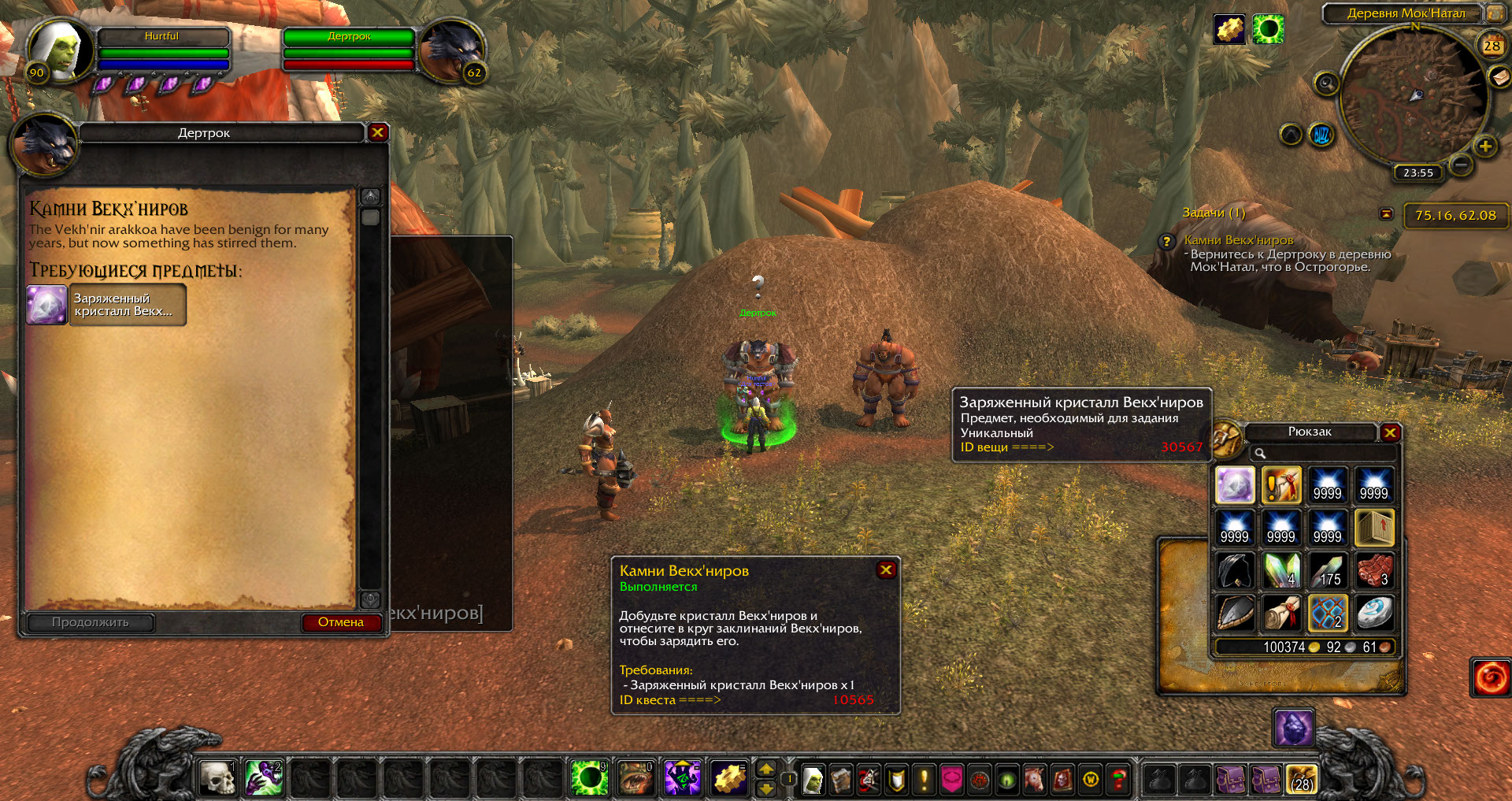The height and width of the screenshot is (801, 1512).
Task: Open the mail envelope icon by minimap
Action: (x=1499, y=77)
